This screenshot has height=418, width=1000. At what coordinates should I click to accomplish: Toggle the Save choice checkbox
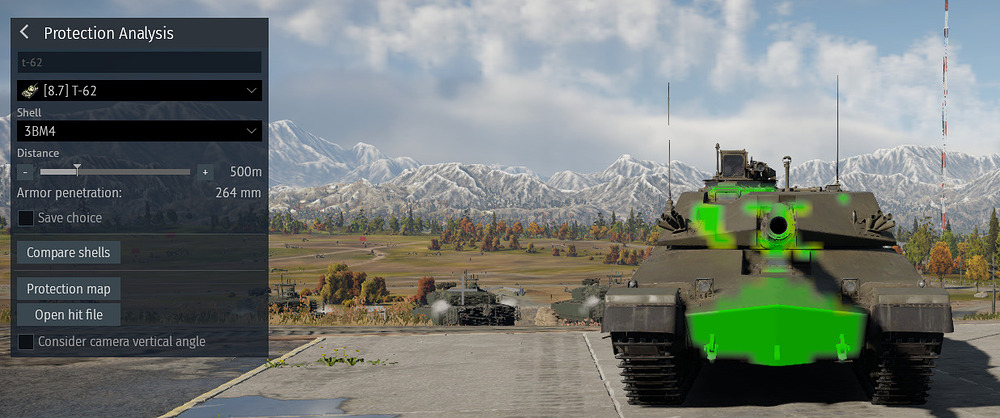tap(26, 217)
